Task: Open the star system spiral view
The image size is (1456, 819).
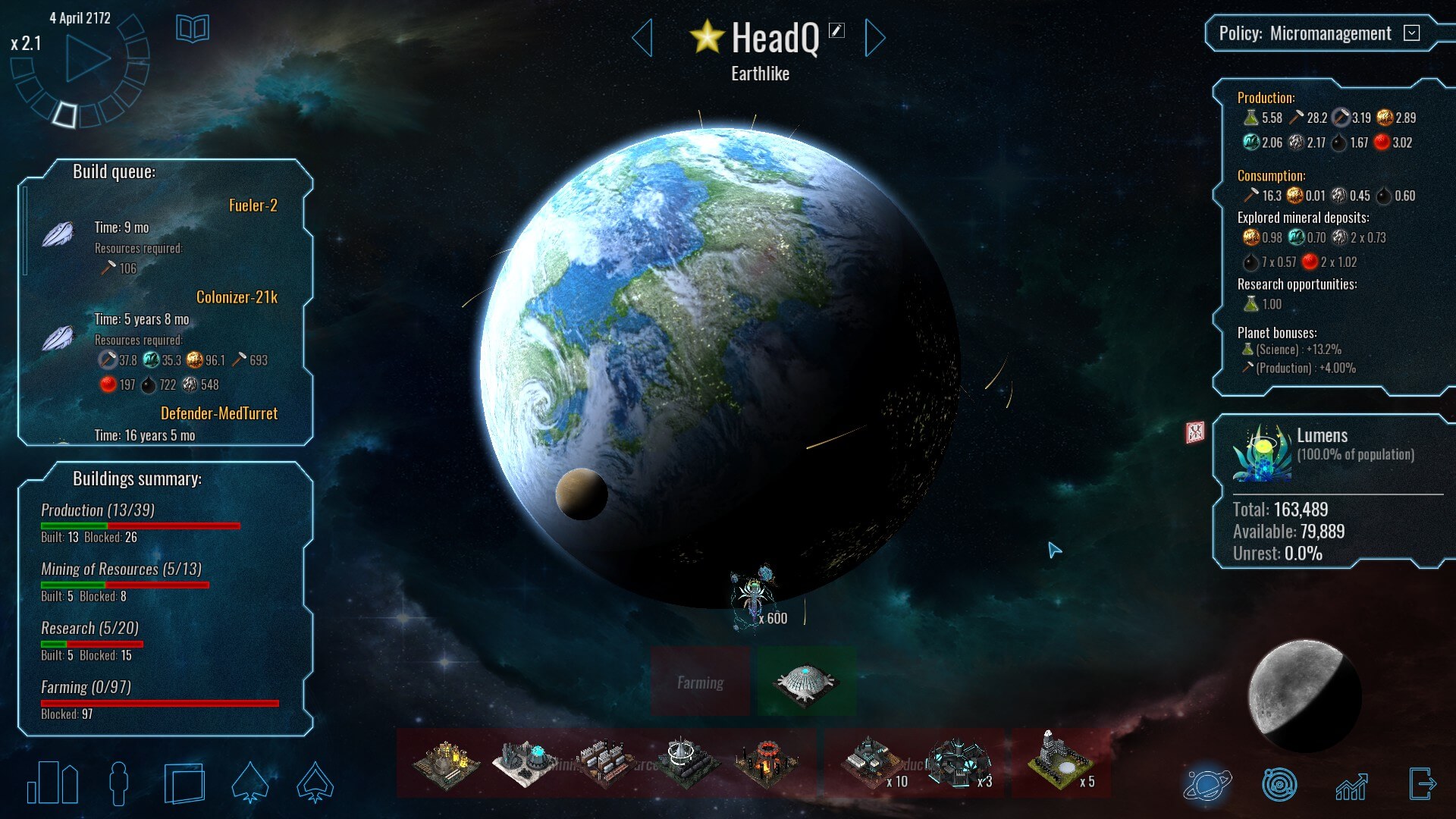Action: (x=1279, y=784)
